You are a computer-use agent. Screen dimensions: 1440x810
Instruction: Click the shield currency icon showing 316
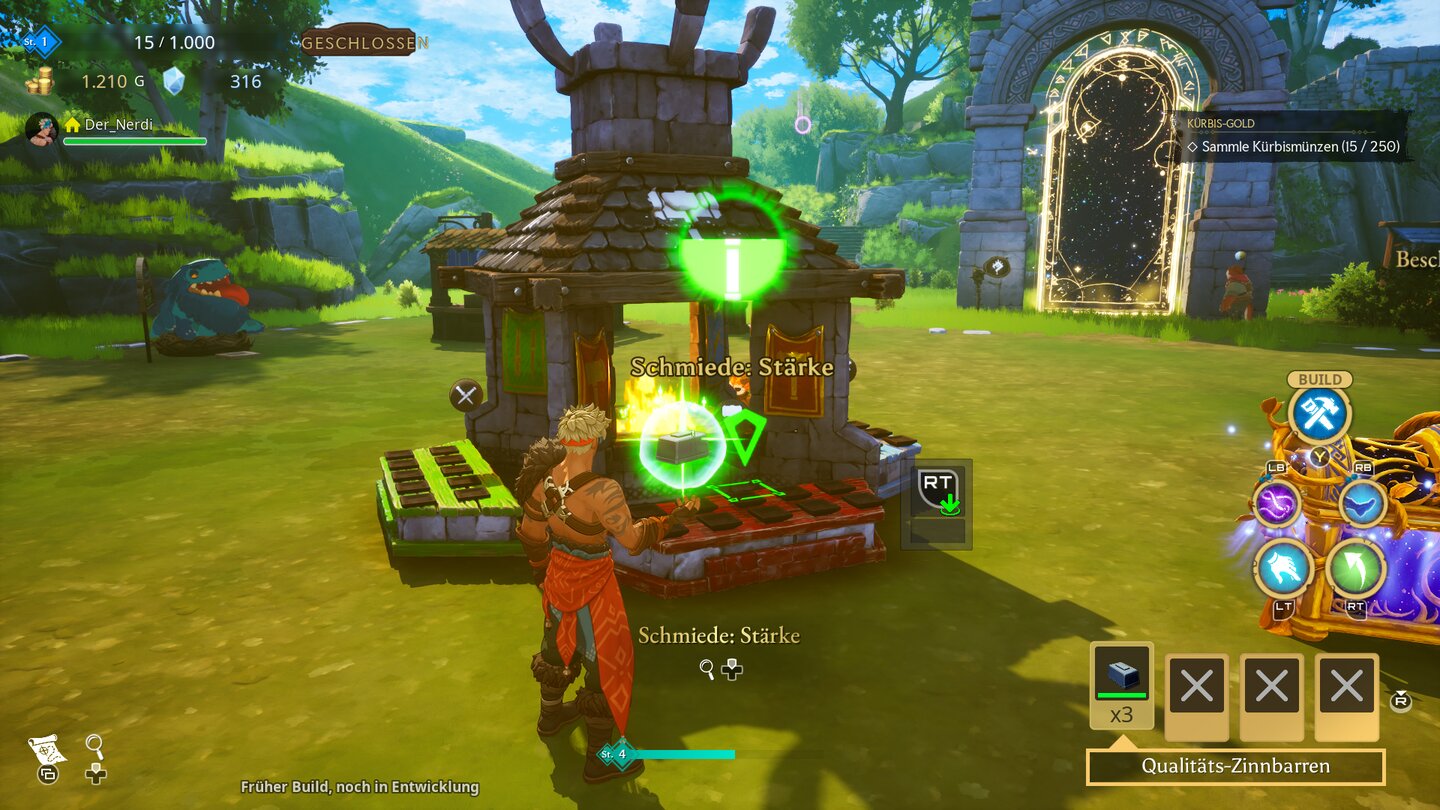tap(174, 82)
